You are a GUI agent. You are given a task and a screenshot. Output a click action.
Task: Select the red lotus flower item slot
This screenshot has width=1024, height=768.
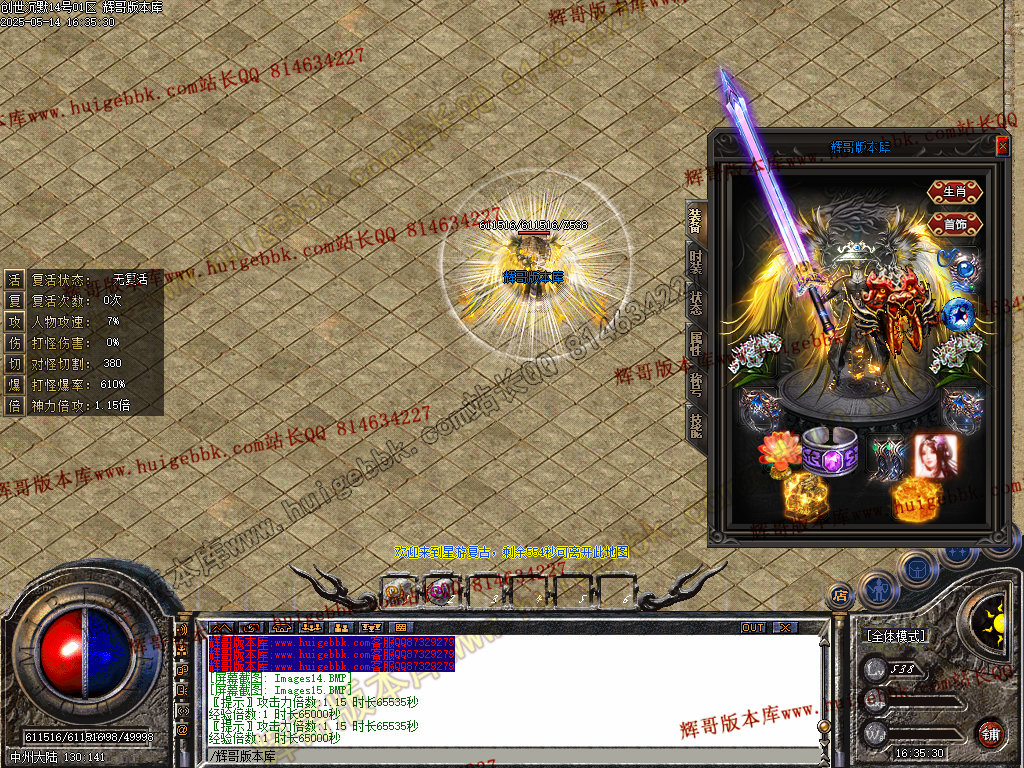tap(779, 452)
